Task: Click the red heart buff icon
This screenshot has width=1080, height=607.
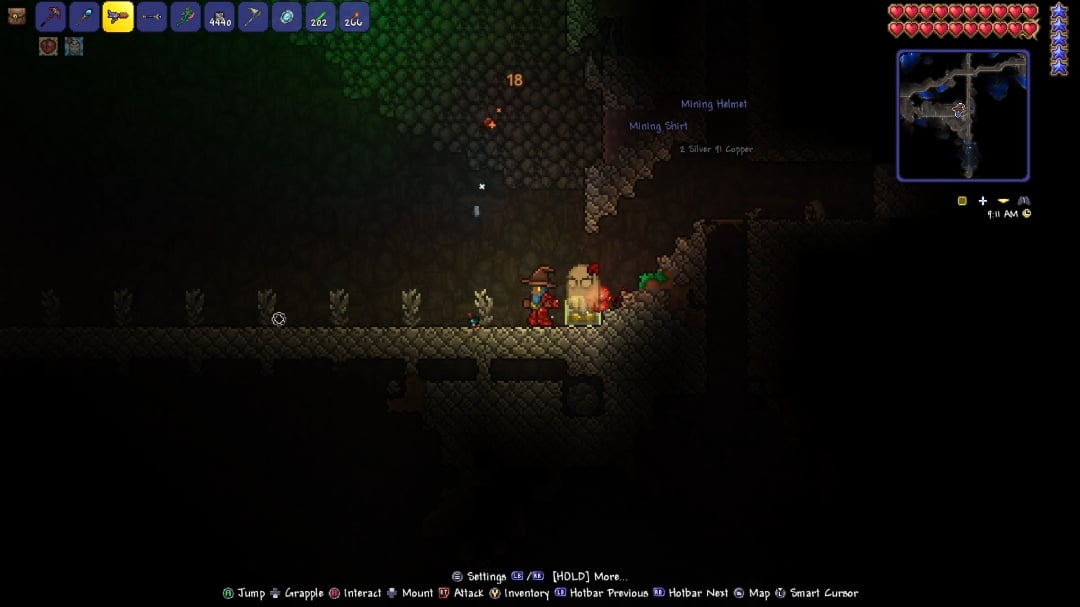Action: (x=48, y=46)
